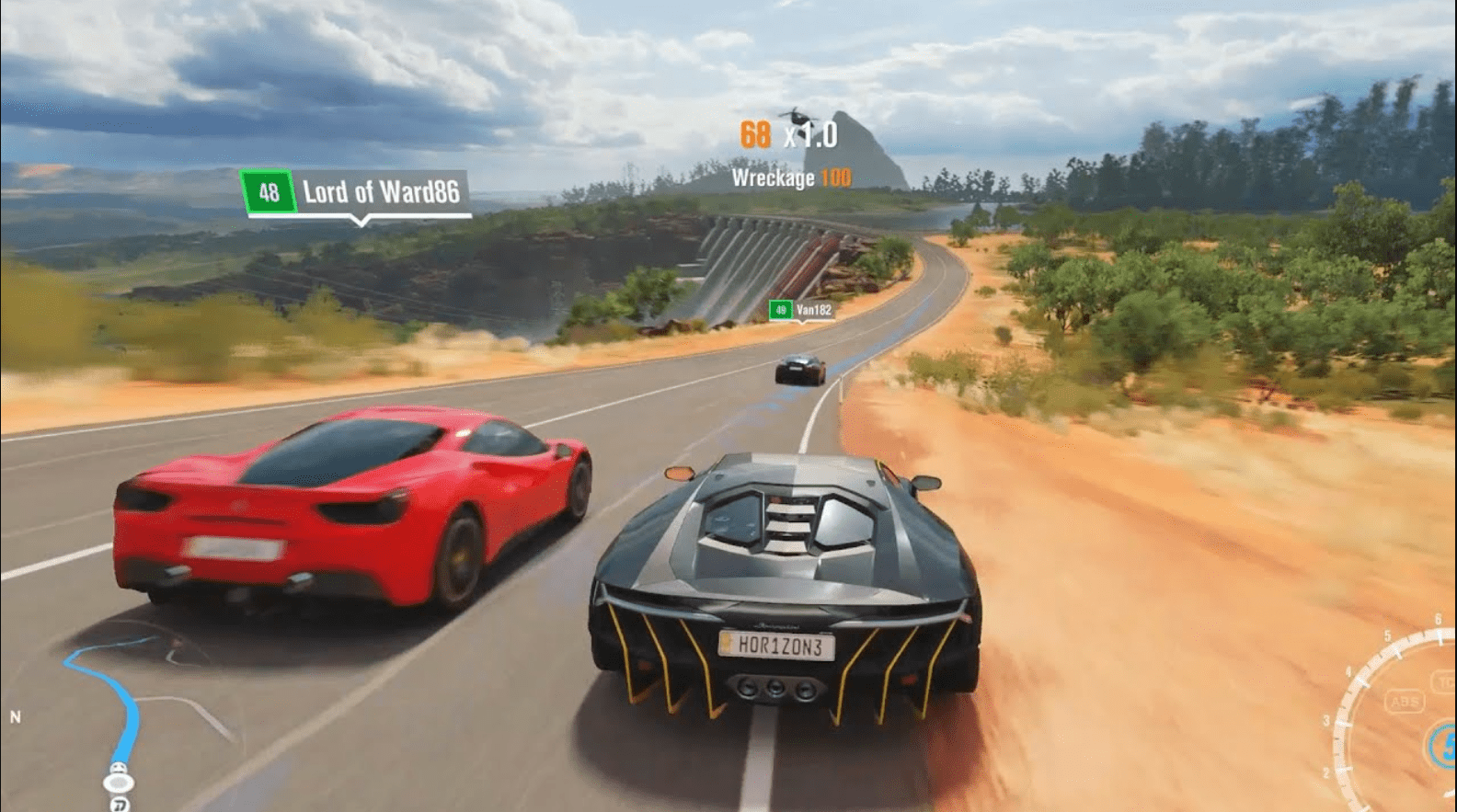Click the North compass letter on the minimap

click(16, 715)
